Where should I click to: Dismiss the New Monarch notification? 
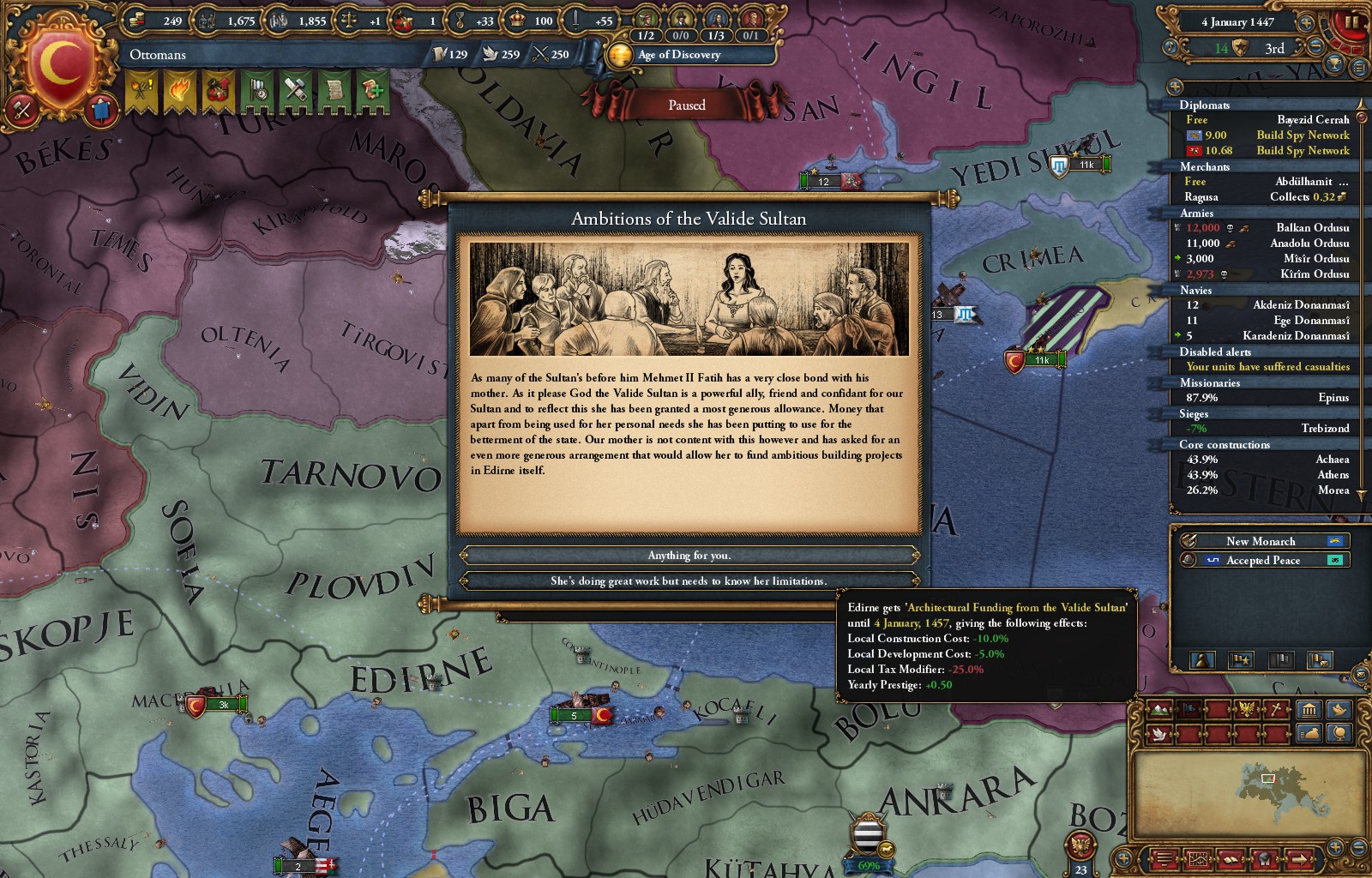[1261, 541]
